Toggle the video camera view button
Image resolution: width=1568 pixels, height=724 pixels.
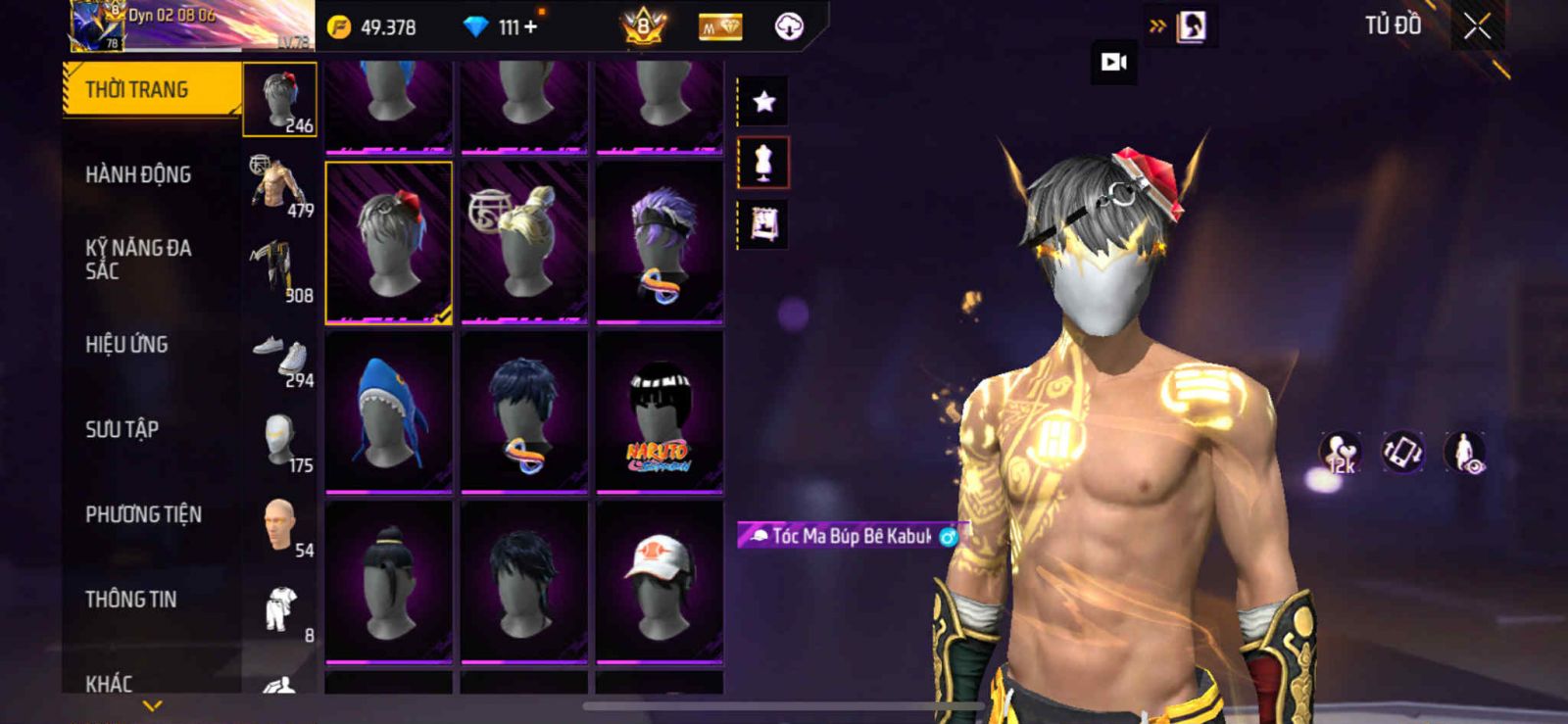(x=1113, y=63)
